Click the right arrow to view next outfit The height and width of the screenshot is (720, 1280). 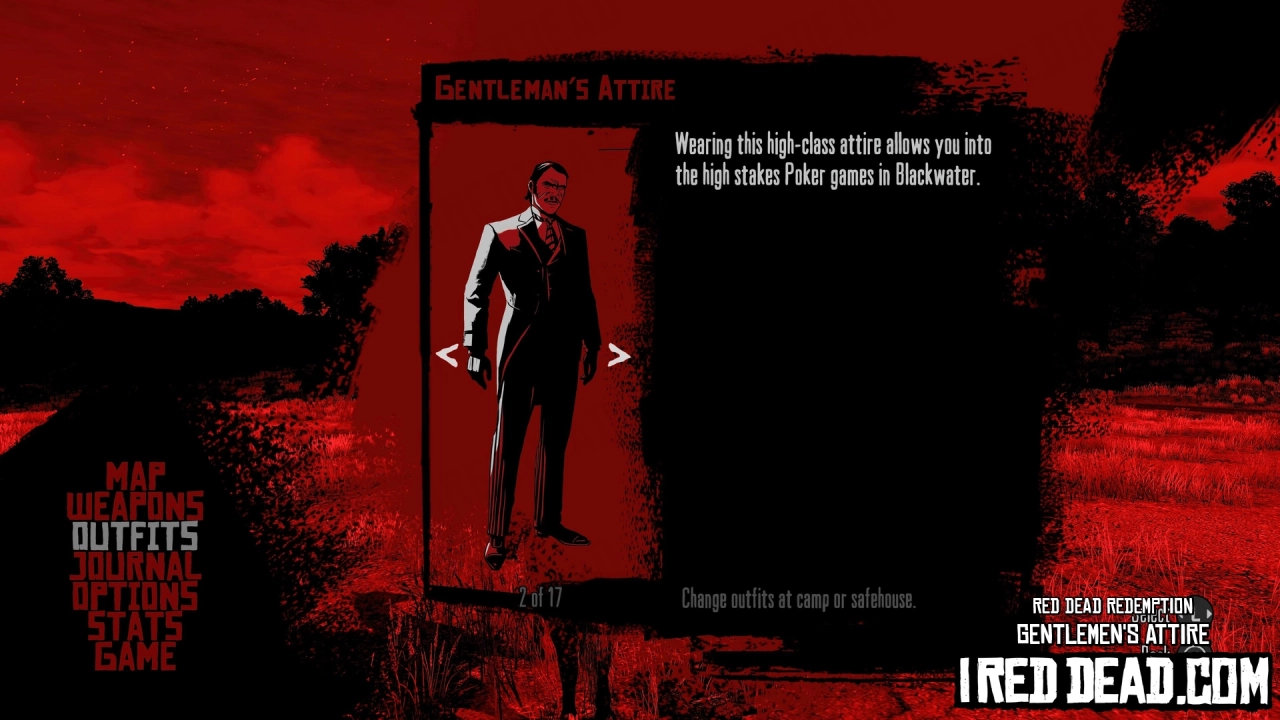pyautogui.click(x=617, y=354)
